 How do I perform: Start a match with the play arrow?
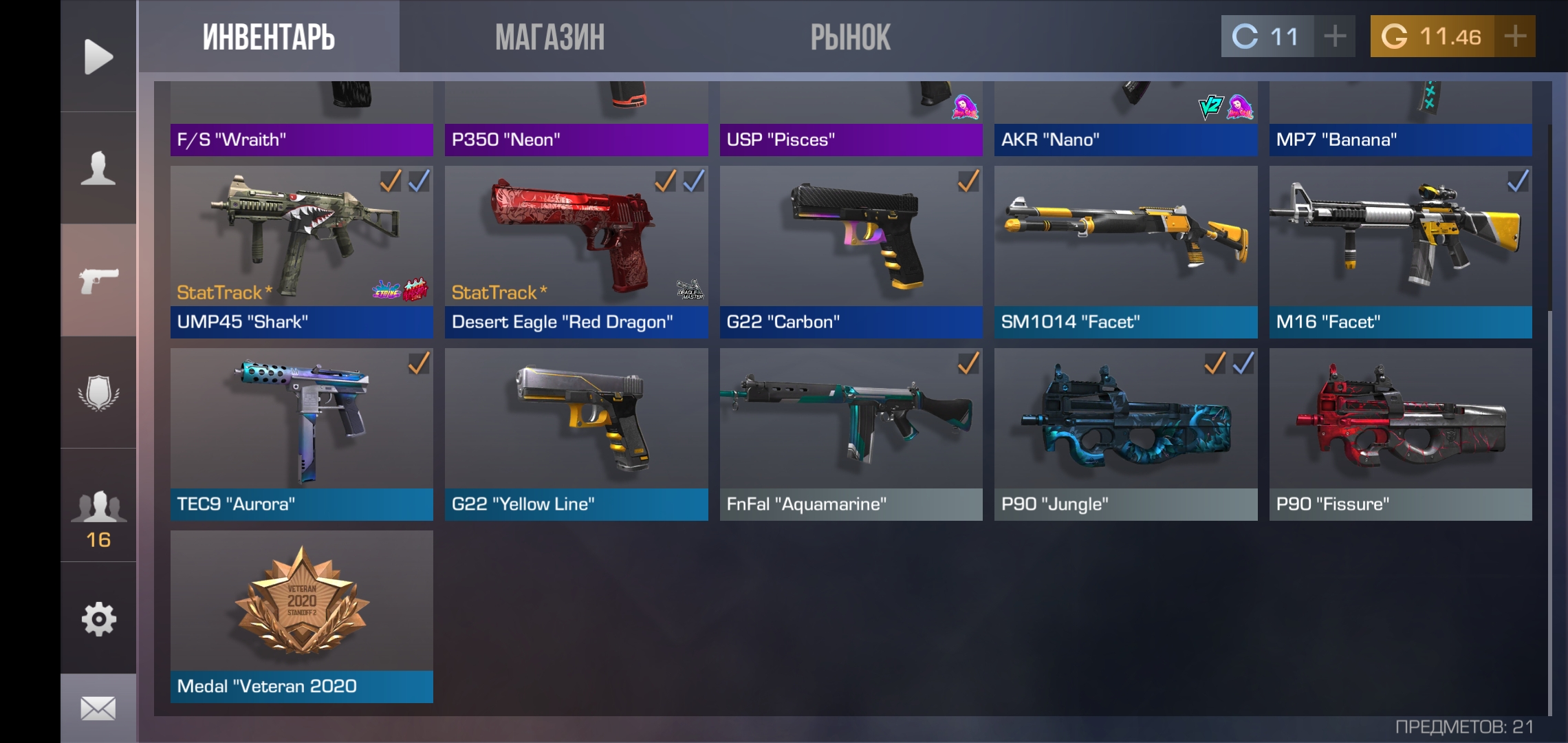[98, 56]
